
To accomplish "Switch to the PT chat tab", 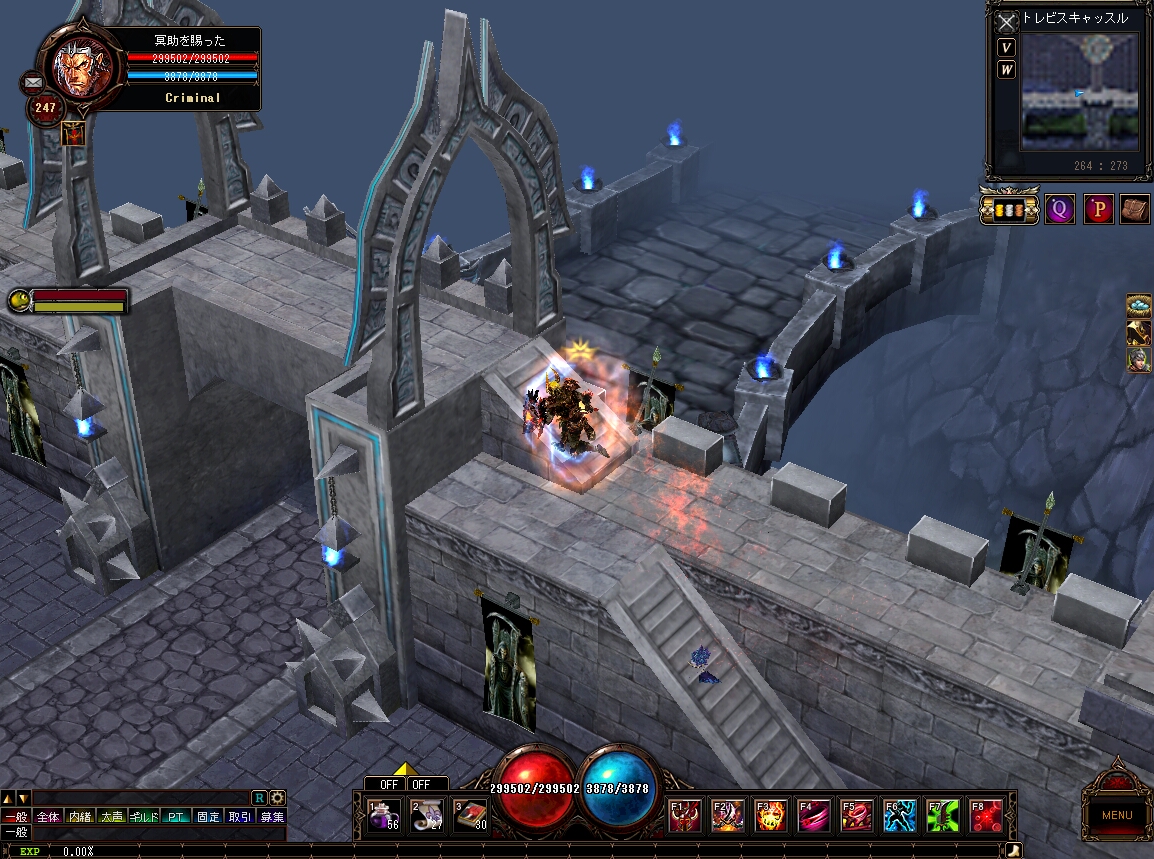I will [176, 817].
